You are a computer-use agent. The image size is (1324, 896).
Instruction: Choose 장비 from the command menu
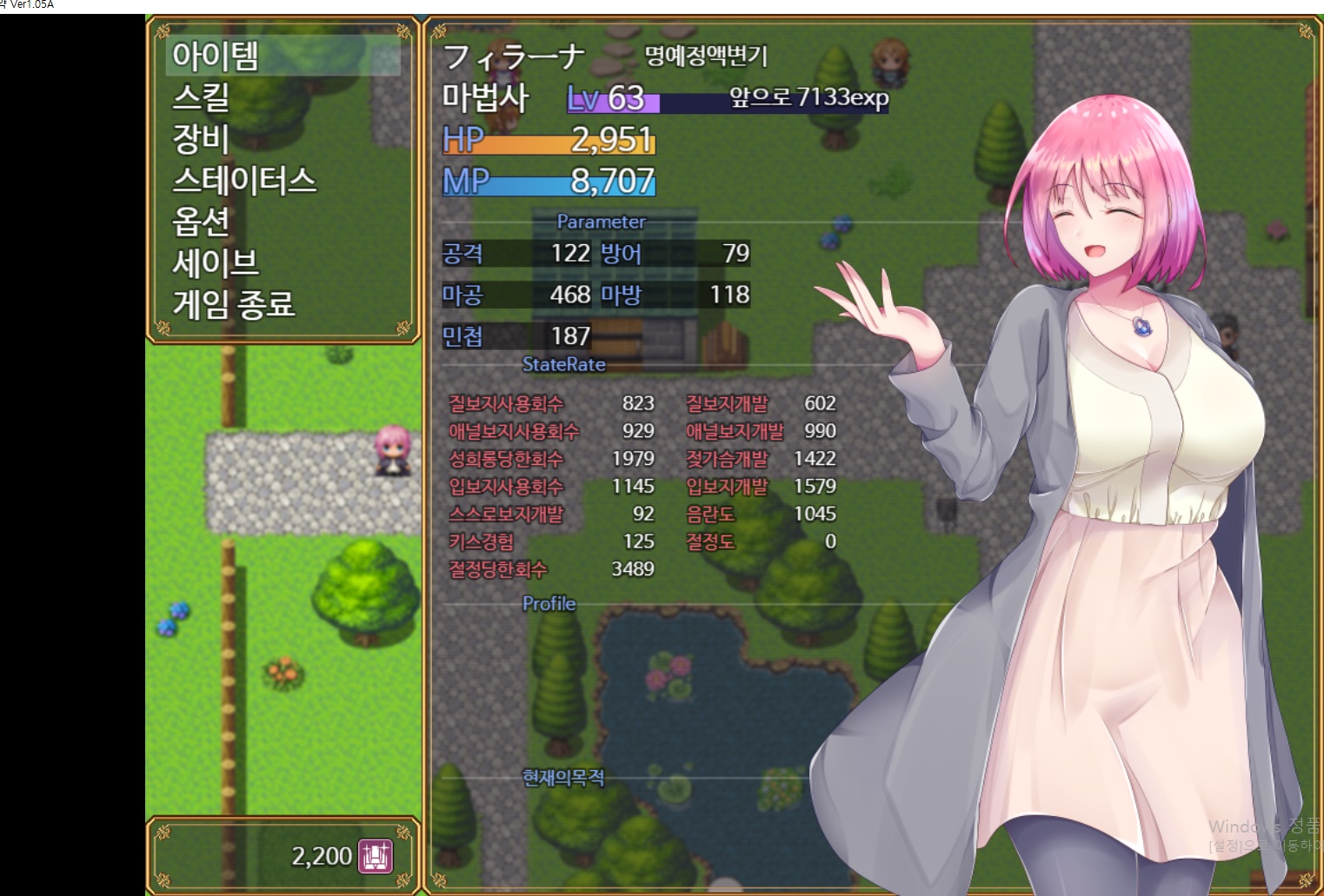(x=283, y=138)
